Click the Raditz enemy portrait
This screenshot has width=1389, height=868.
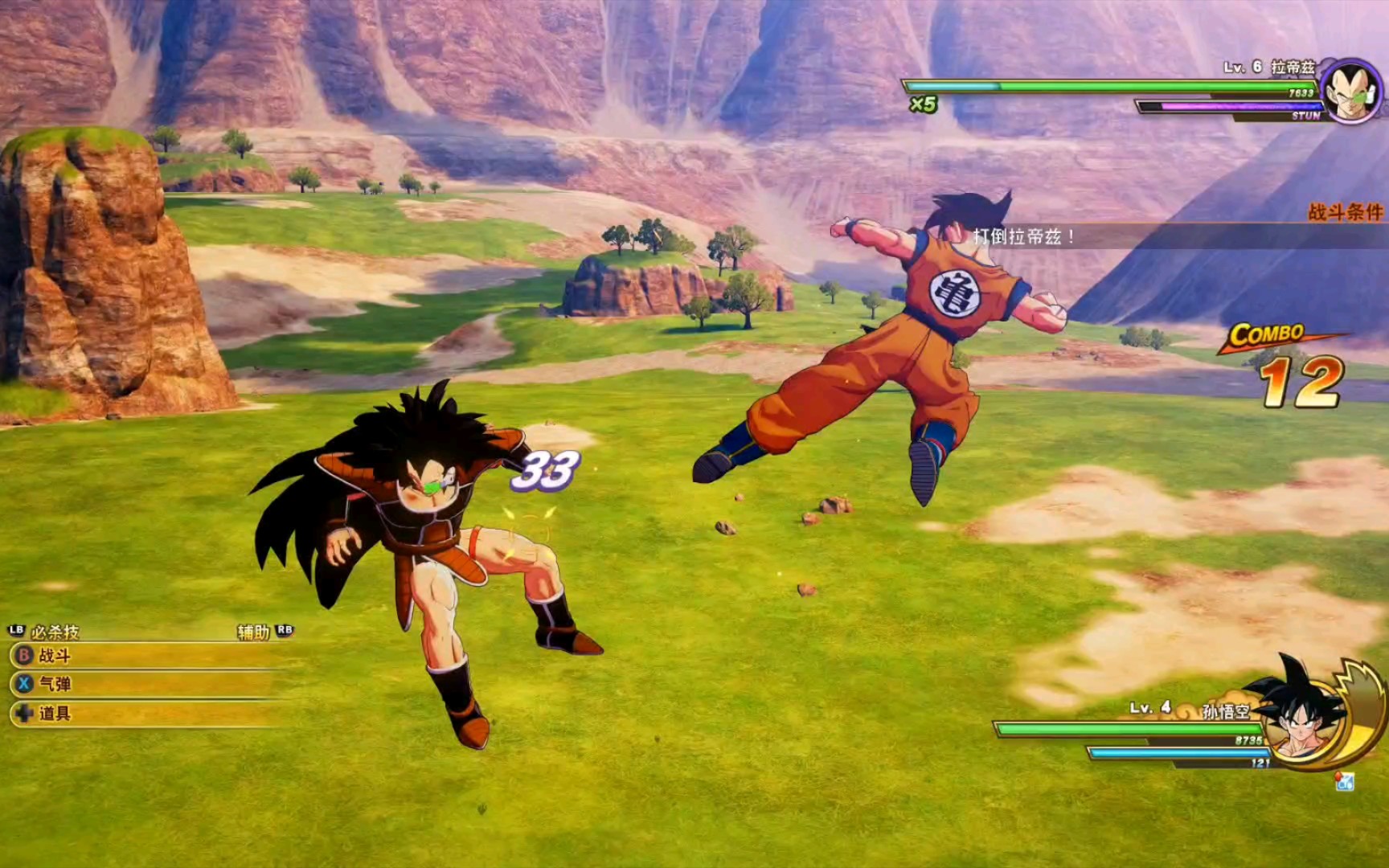(1350, 92)
